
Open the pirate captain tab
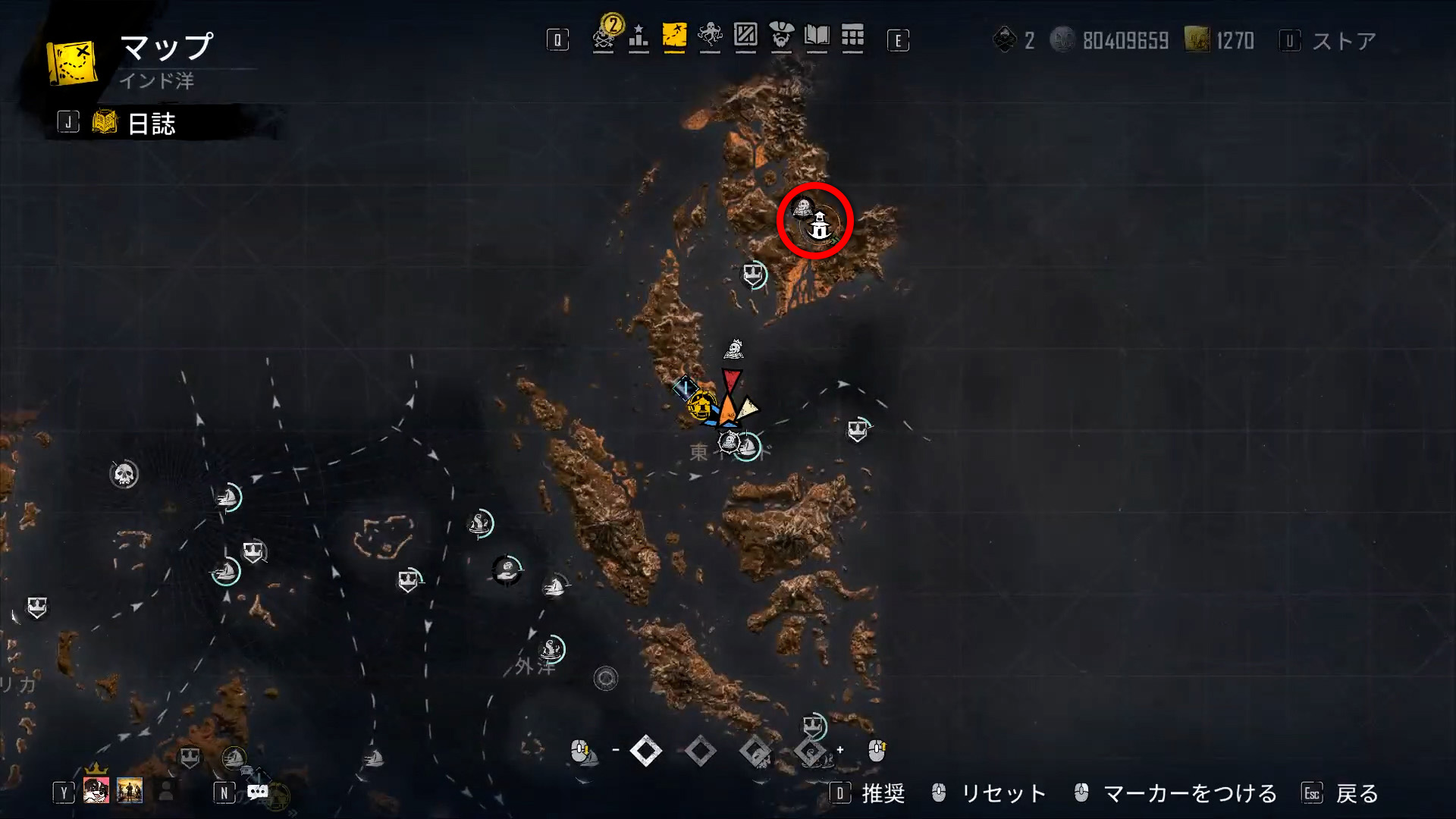click(781, 36)
